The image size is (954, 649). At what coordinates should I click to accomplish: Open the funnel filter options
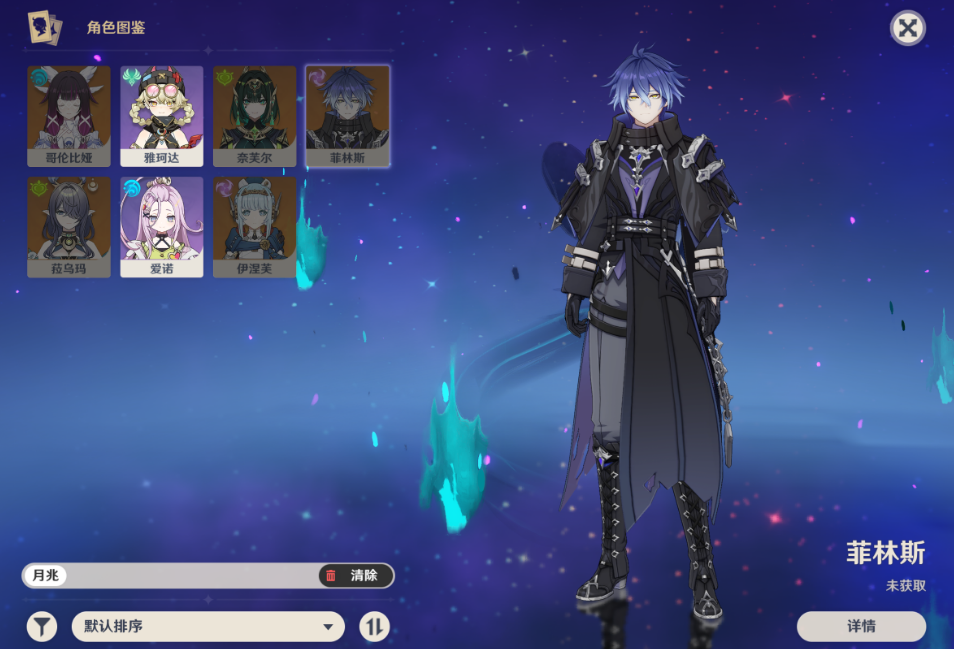[41, 627]
